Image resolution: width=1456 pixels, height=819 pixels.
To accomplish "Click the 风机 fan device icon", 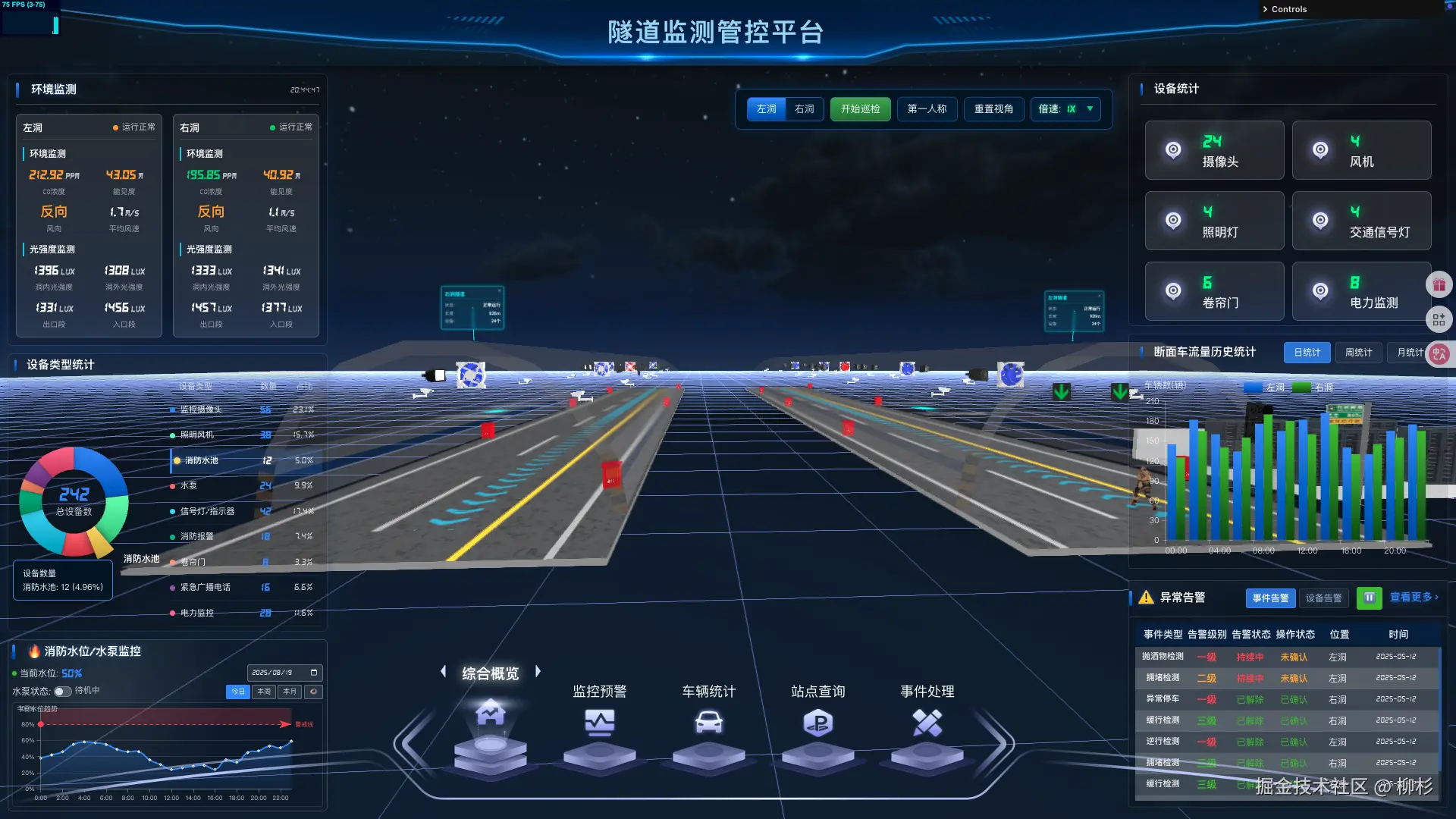I will click(1321, 149).
